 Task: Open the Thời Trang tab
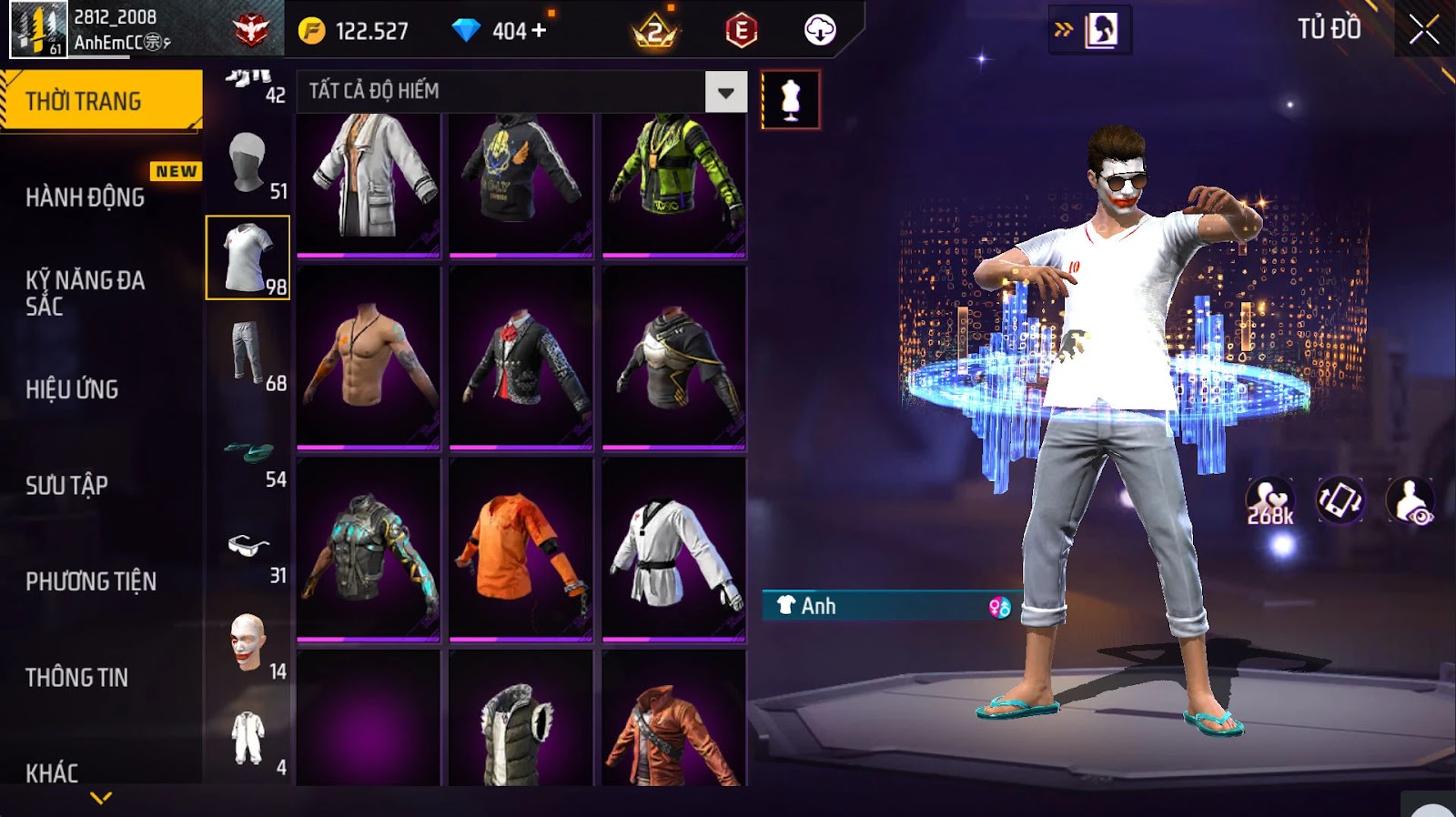(x=101, y=101)
